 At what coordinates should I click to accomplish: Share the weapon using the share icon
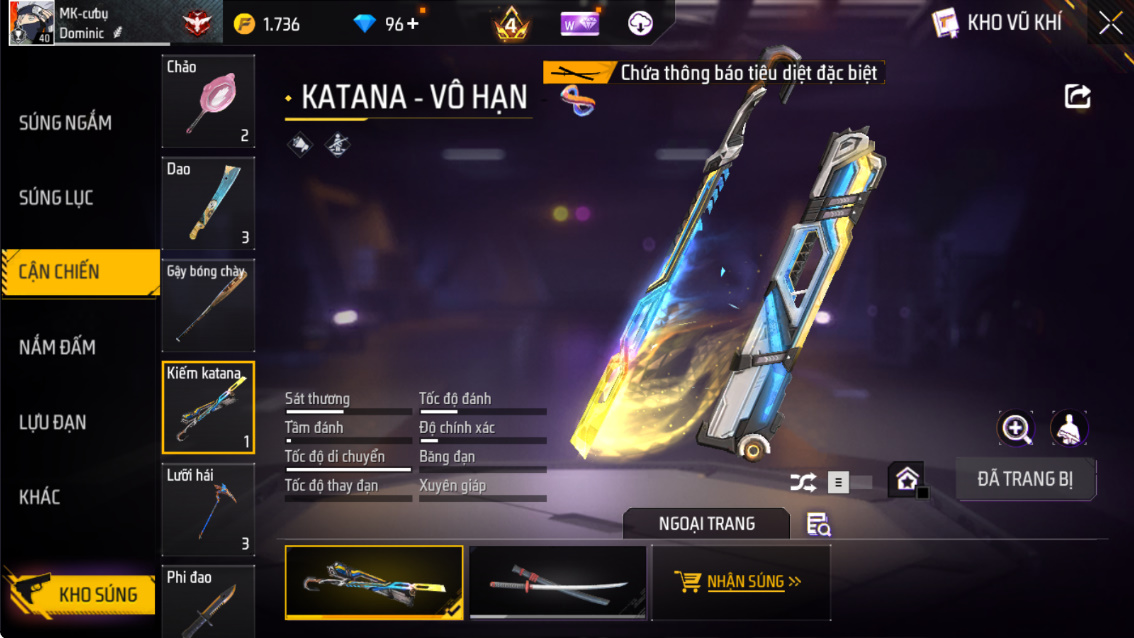tap(1077, 96)
